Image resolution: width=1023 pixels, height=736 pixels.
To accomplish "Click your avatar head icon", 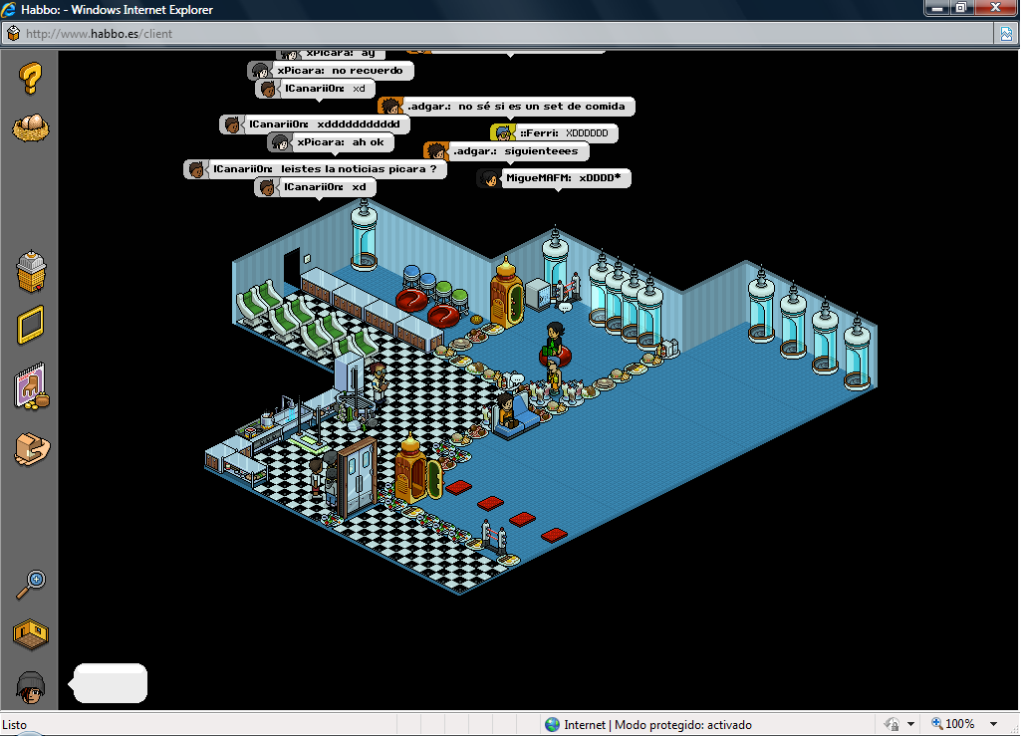I will (31, 685).
